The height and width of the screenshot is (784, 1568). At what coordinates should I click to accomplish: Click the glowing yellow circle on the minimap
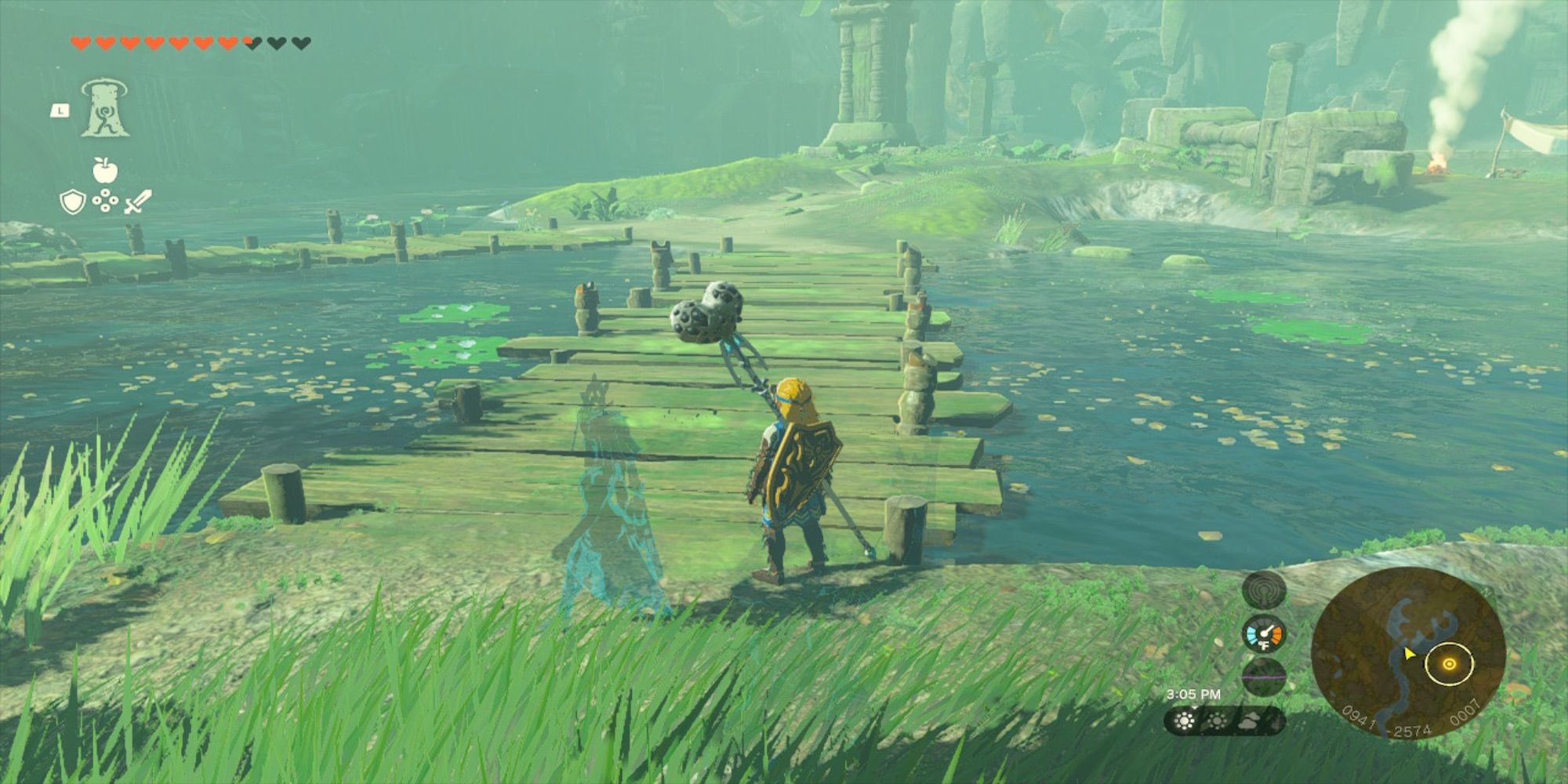[x=1448, y=664]
